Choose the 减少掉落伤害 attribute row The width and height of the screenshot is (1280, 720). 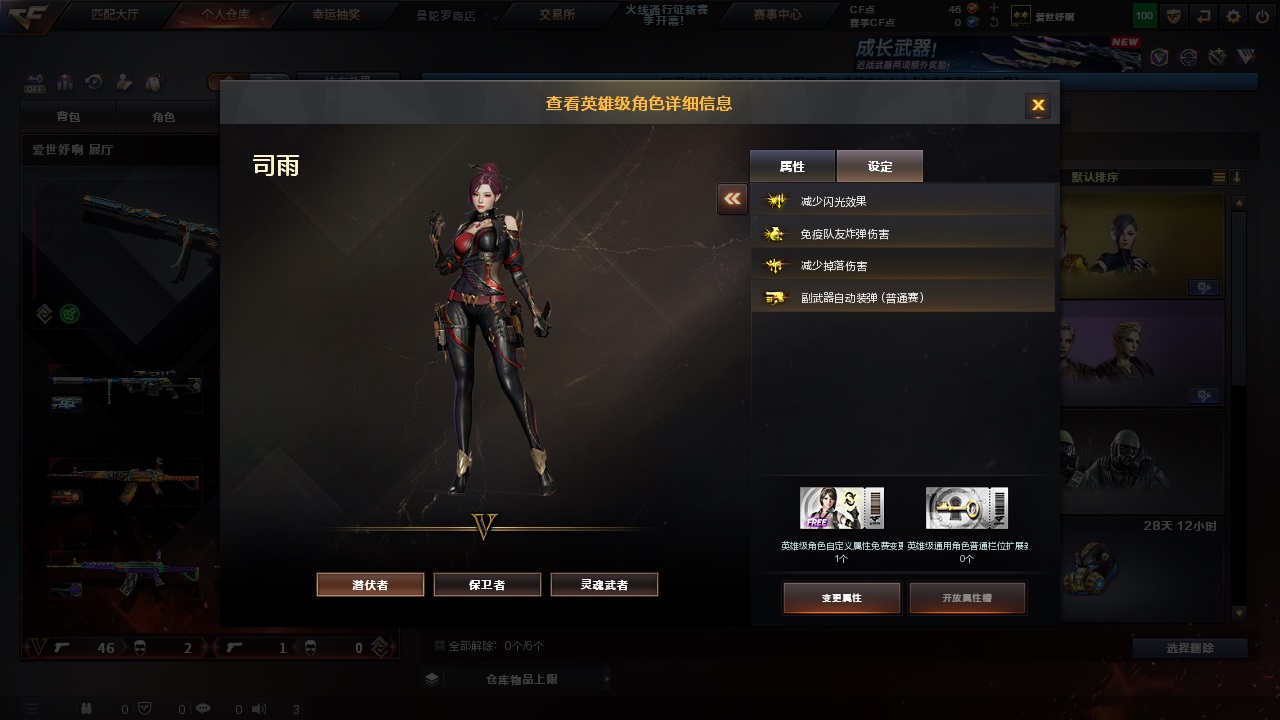(903, 266)
